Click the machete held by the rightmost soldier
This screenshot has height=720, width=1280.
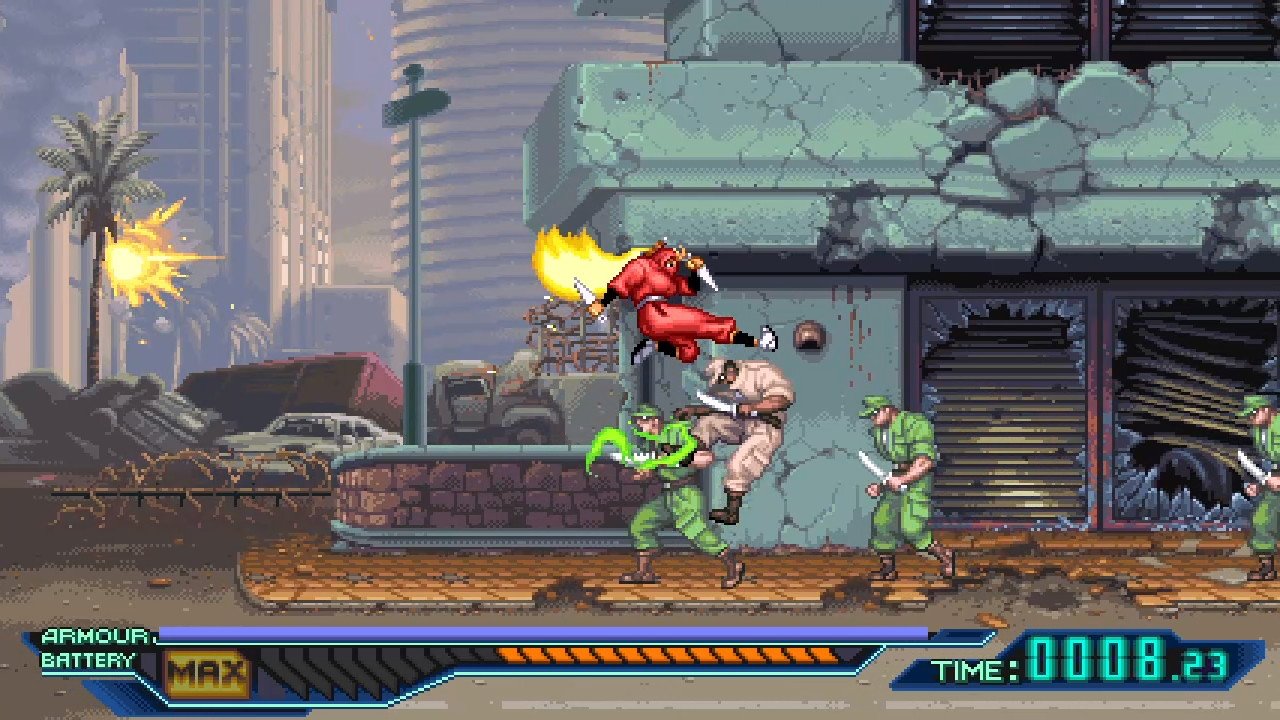point(1250,465)
